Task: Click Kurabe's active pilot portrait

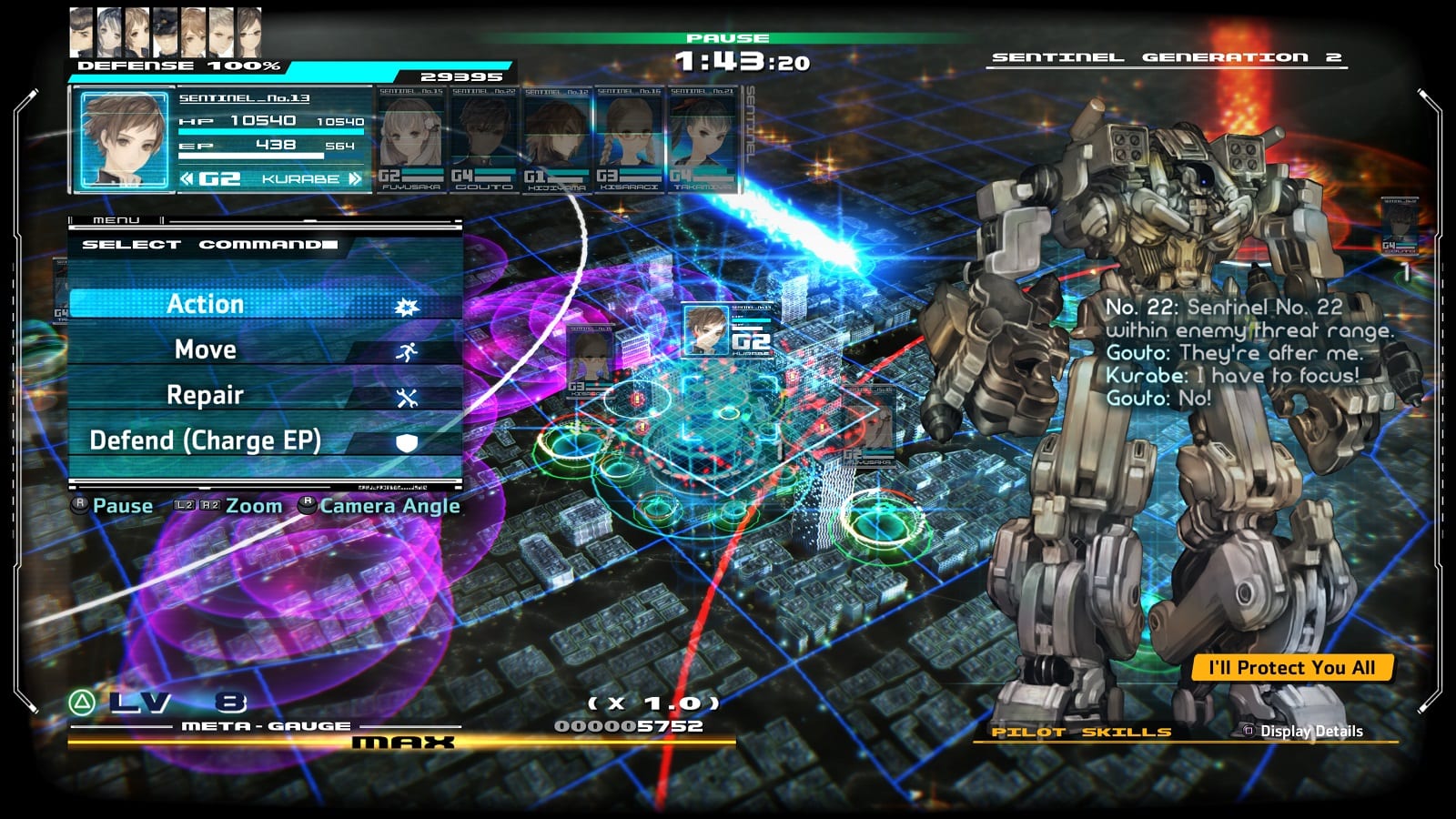Action: (124, 139)
